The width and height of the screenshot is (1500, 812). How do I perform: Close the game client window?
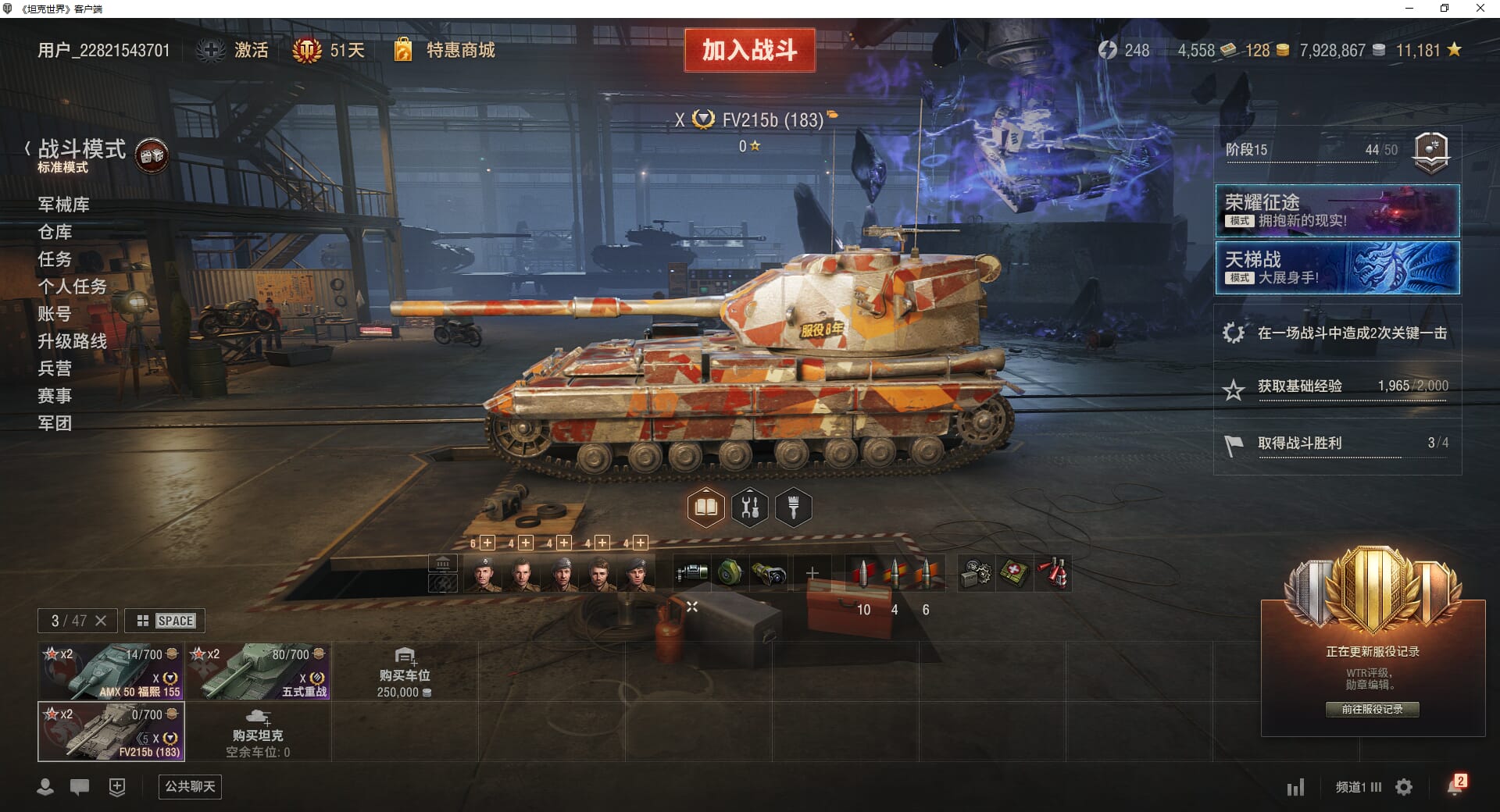(x=1480, y=9)
